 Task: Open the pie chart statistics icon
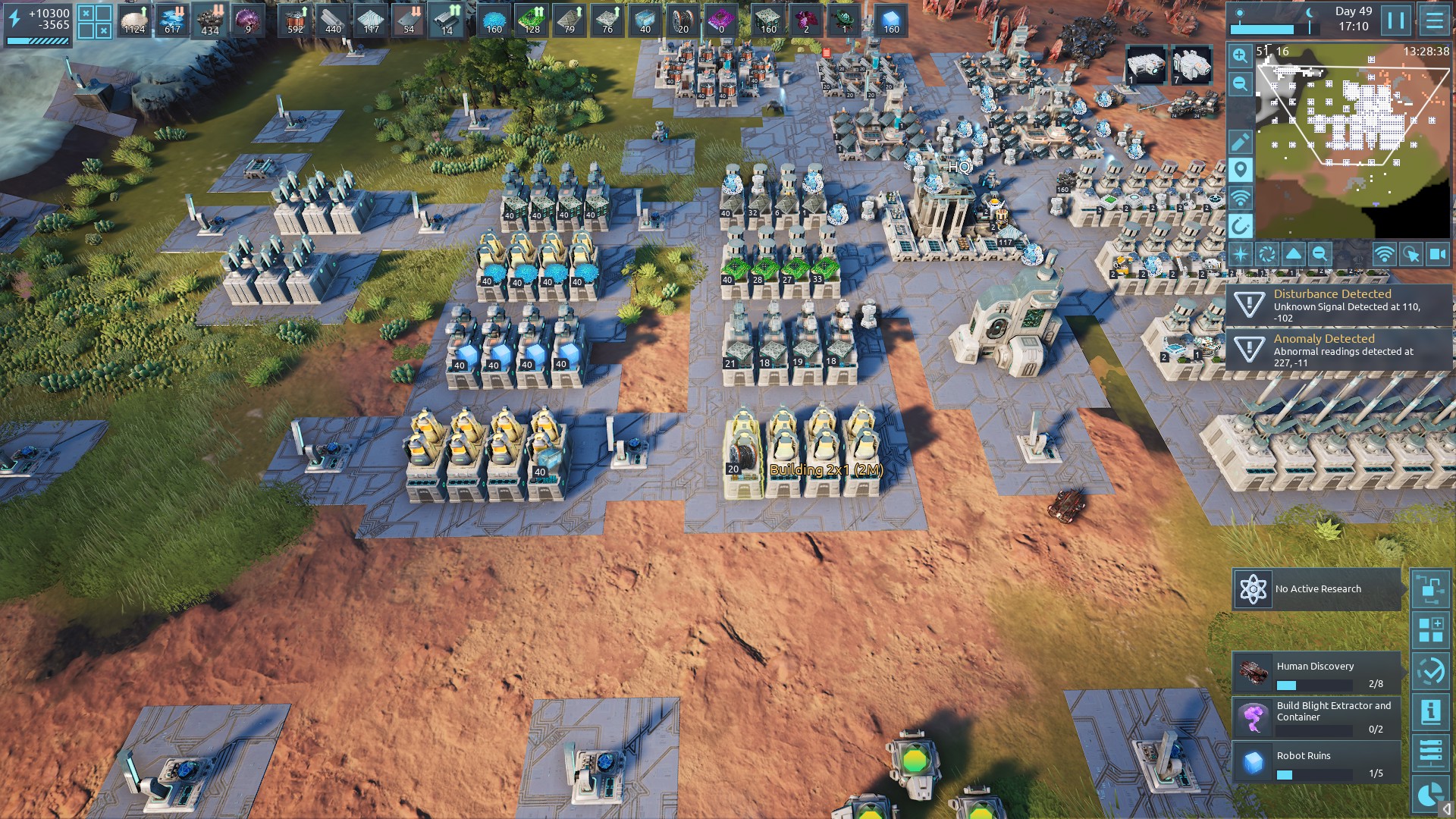(x=1431, y=794)
